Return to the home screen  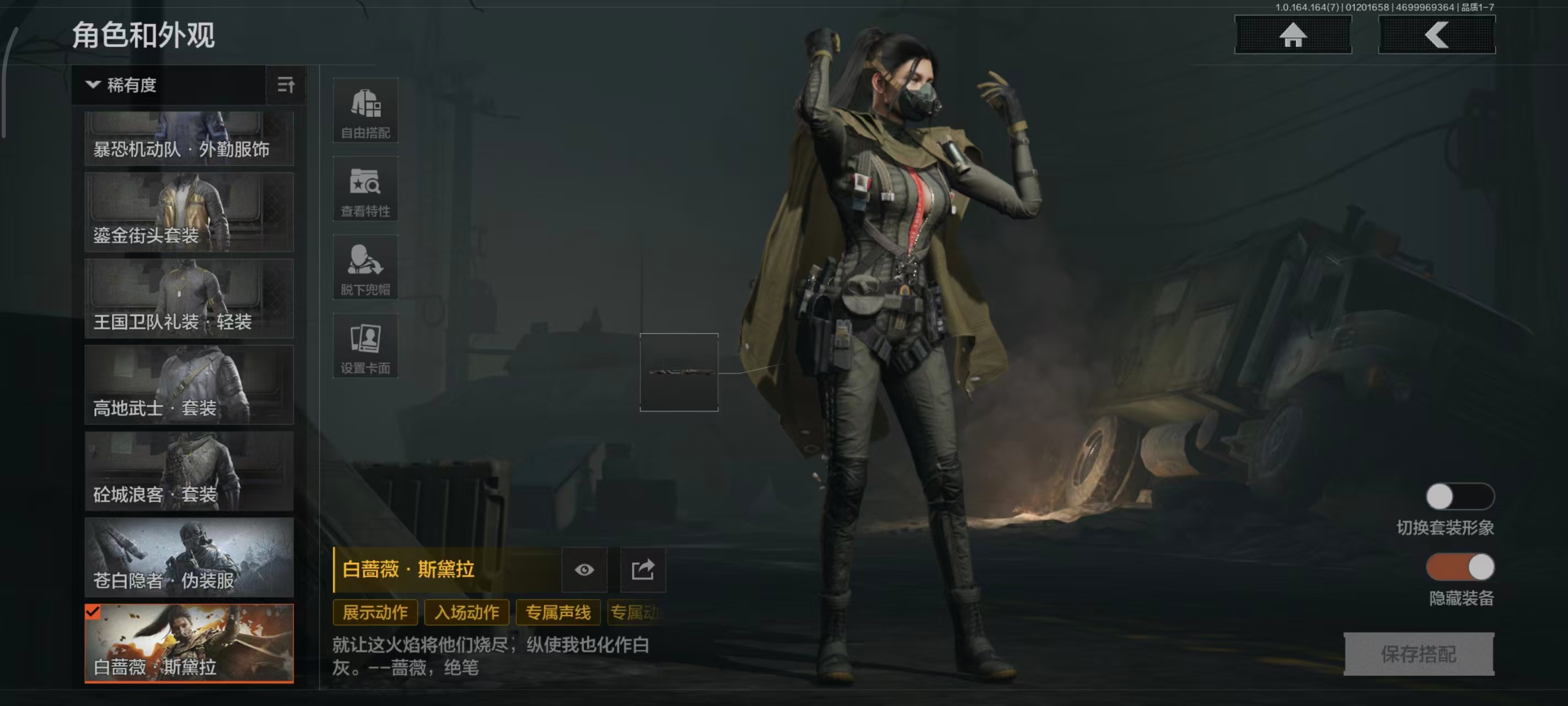[1292, 35]
